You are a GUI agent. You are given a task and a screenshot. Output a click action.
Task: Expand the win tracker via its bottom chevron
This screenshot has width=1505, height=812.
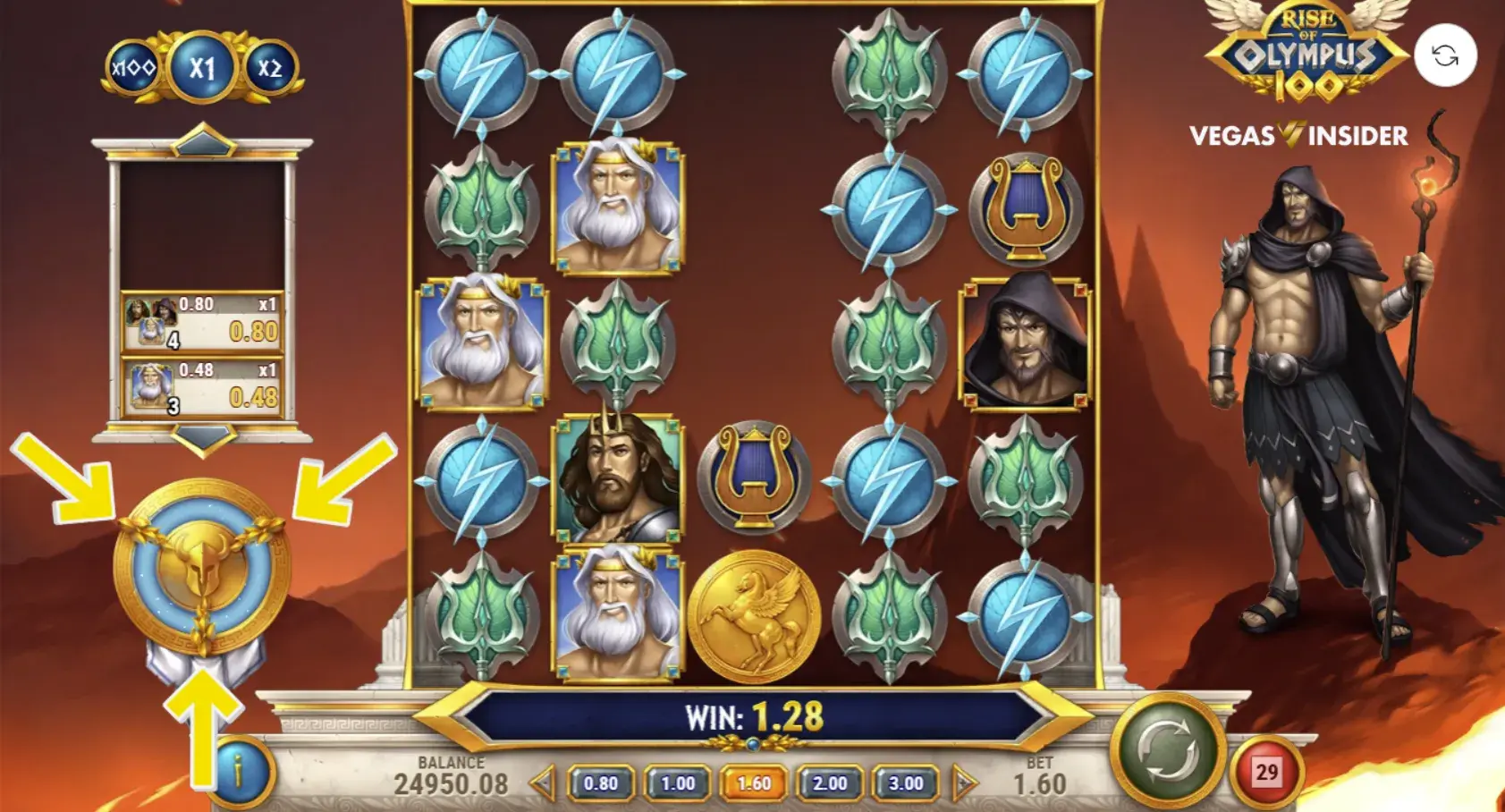[x=204, y=438]
